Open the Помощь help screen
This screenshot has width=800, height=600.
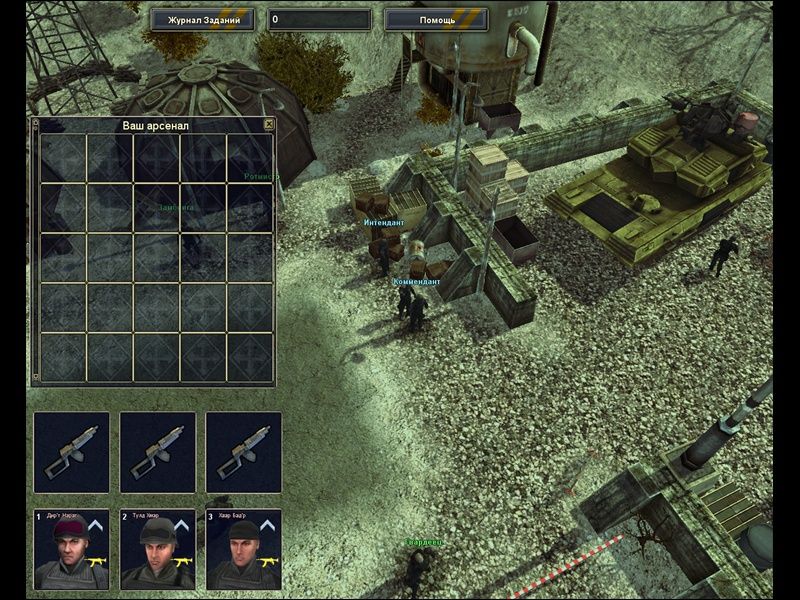(436, 19)
